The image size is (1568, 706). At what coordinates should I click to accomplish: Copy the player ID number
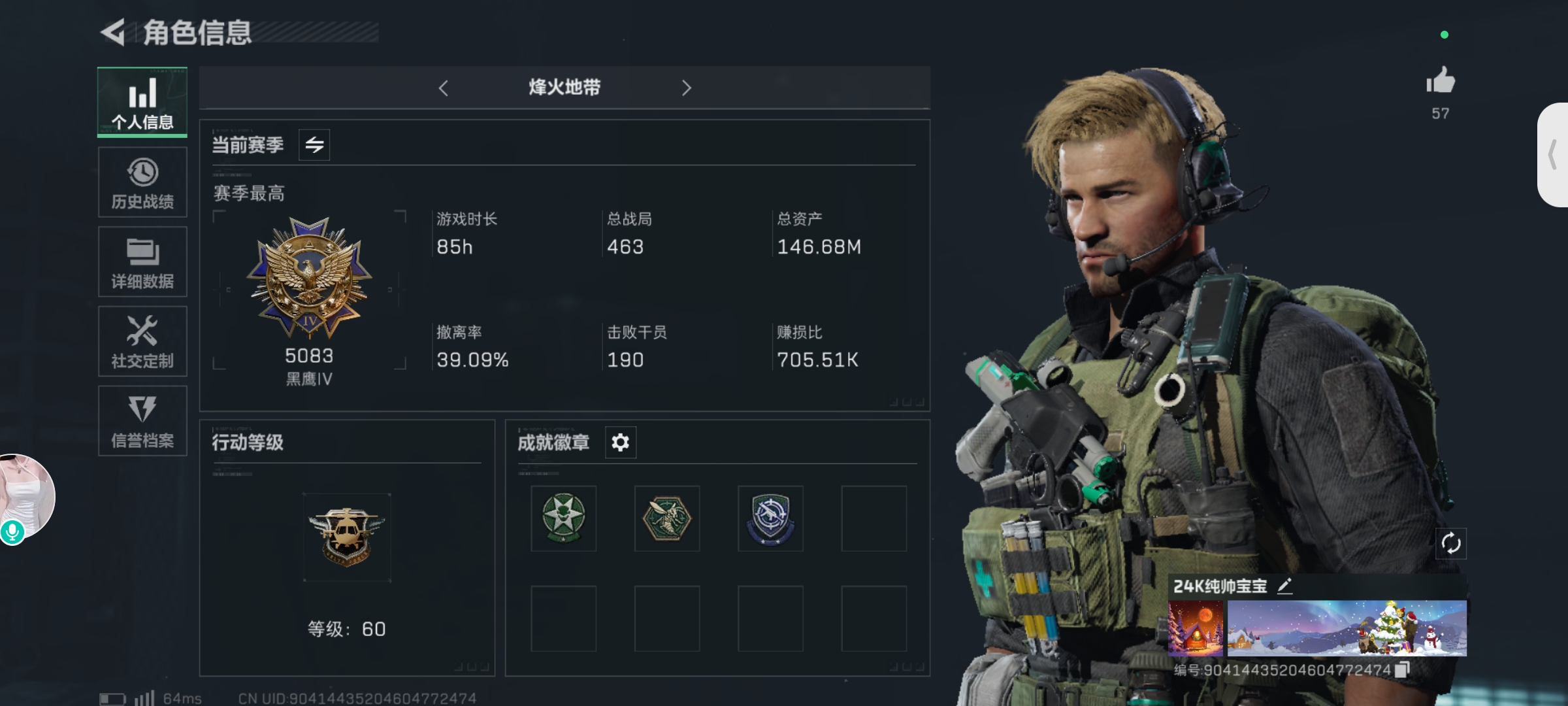click(1402, 669)
